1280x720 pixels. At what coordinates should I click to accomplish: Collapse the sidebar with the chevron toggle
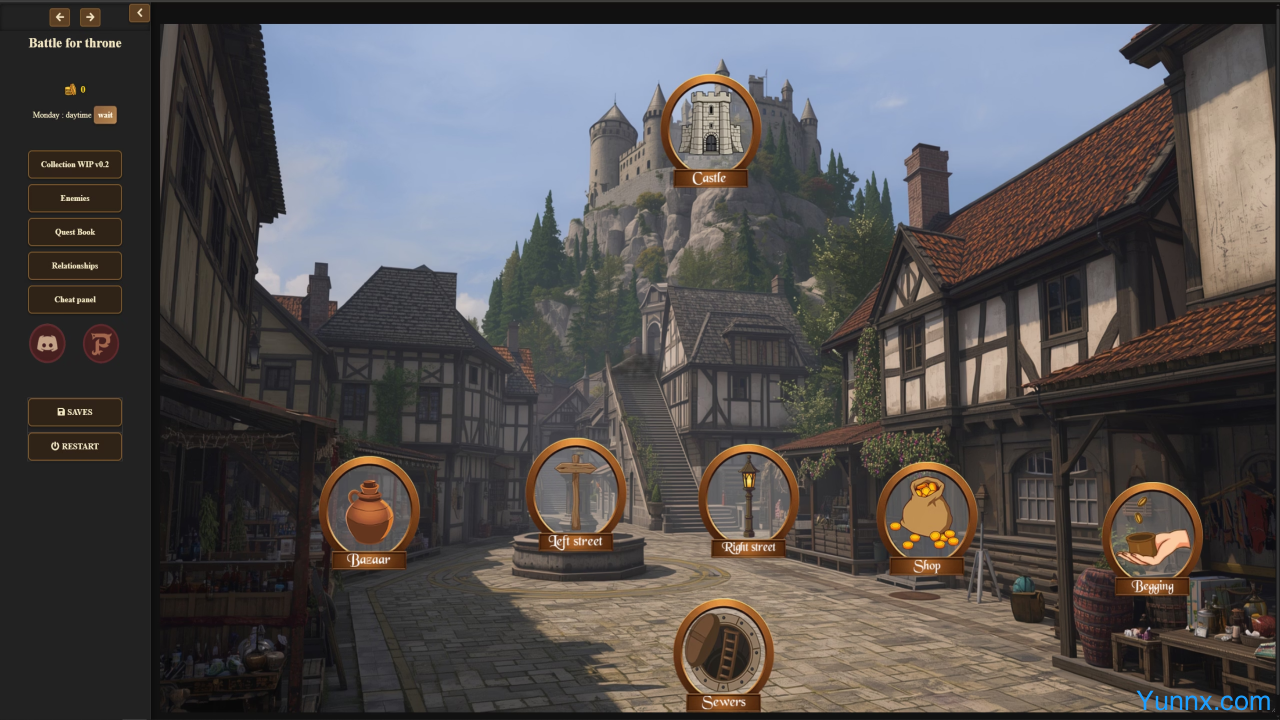coord(139,13)
